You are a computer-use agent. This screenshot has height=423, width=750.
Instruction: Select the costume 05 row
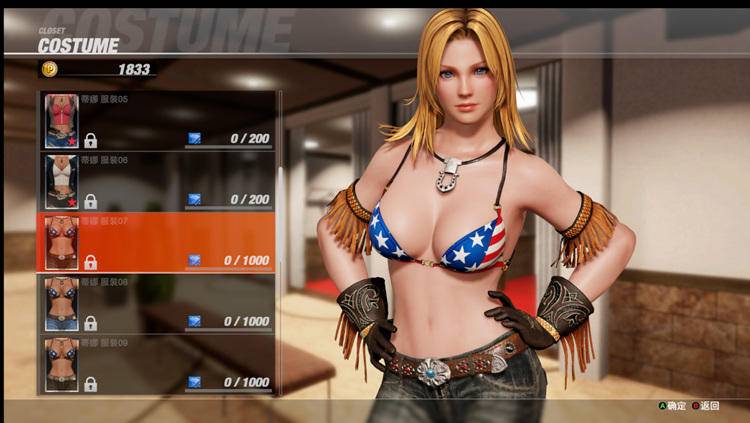click(158, 121)
